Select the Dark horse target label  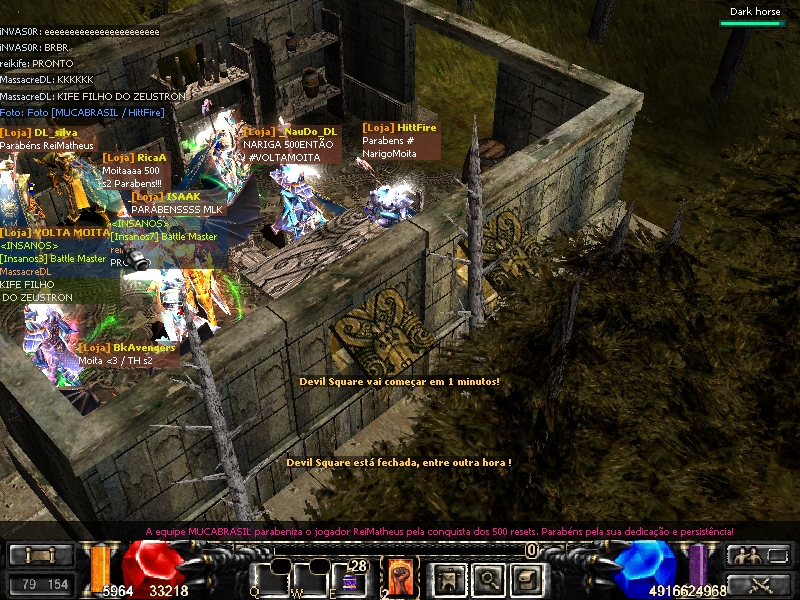coord(754,12)
